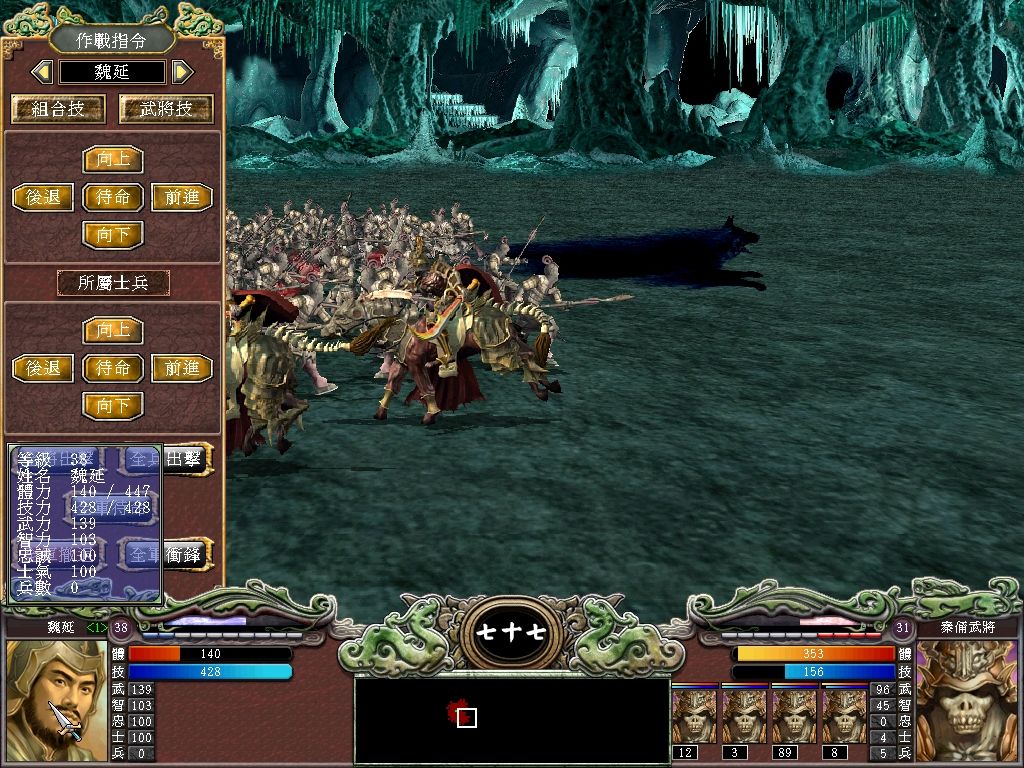1024x768 pixels.
Task: Select 魏延's portrait
Action: pos(56,701)
